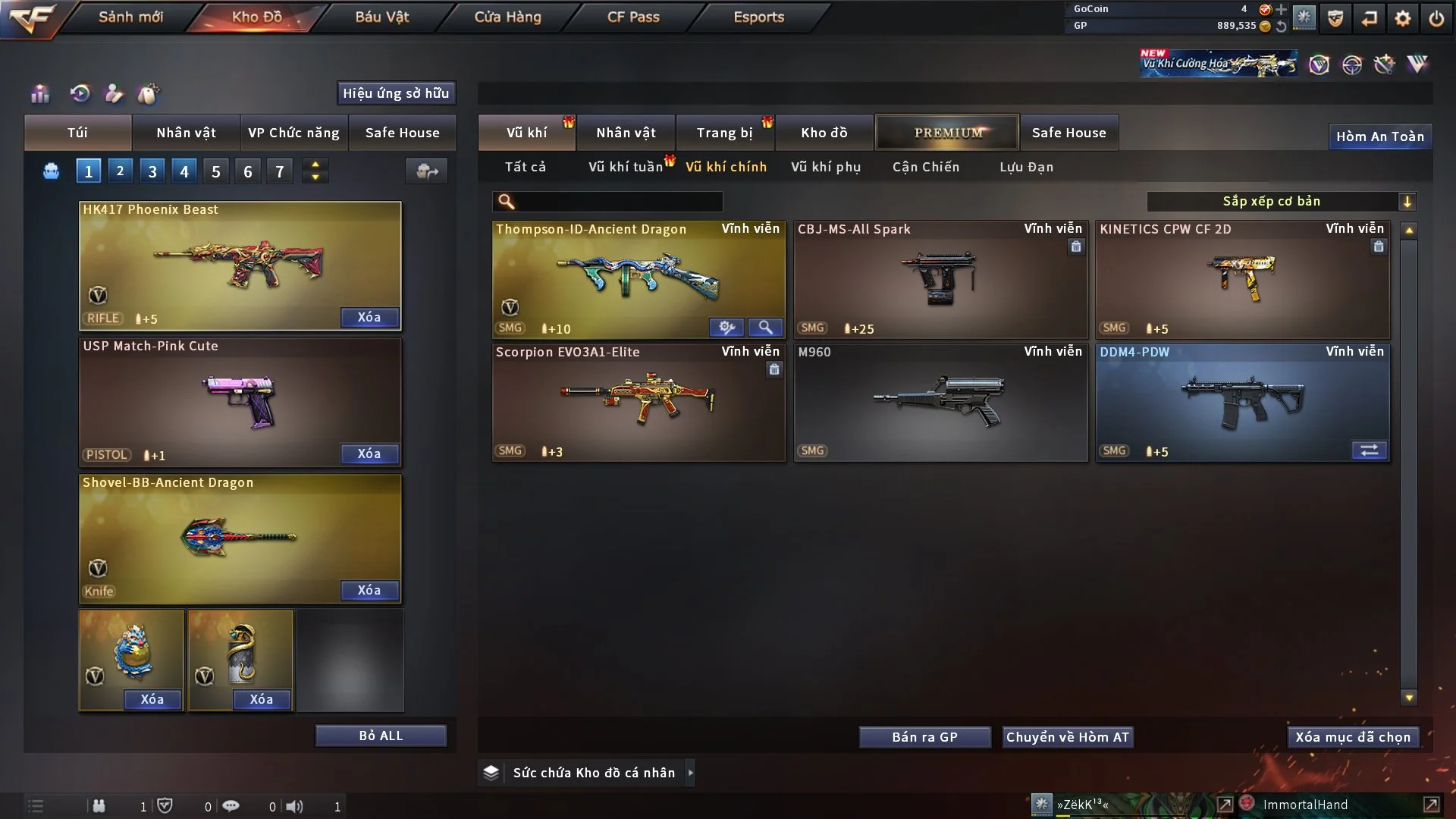
Task: Switch to bag number 3
Action: [x=152, y=171]
